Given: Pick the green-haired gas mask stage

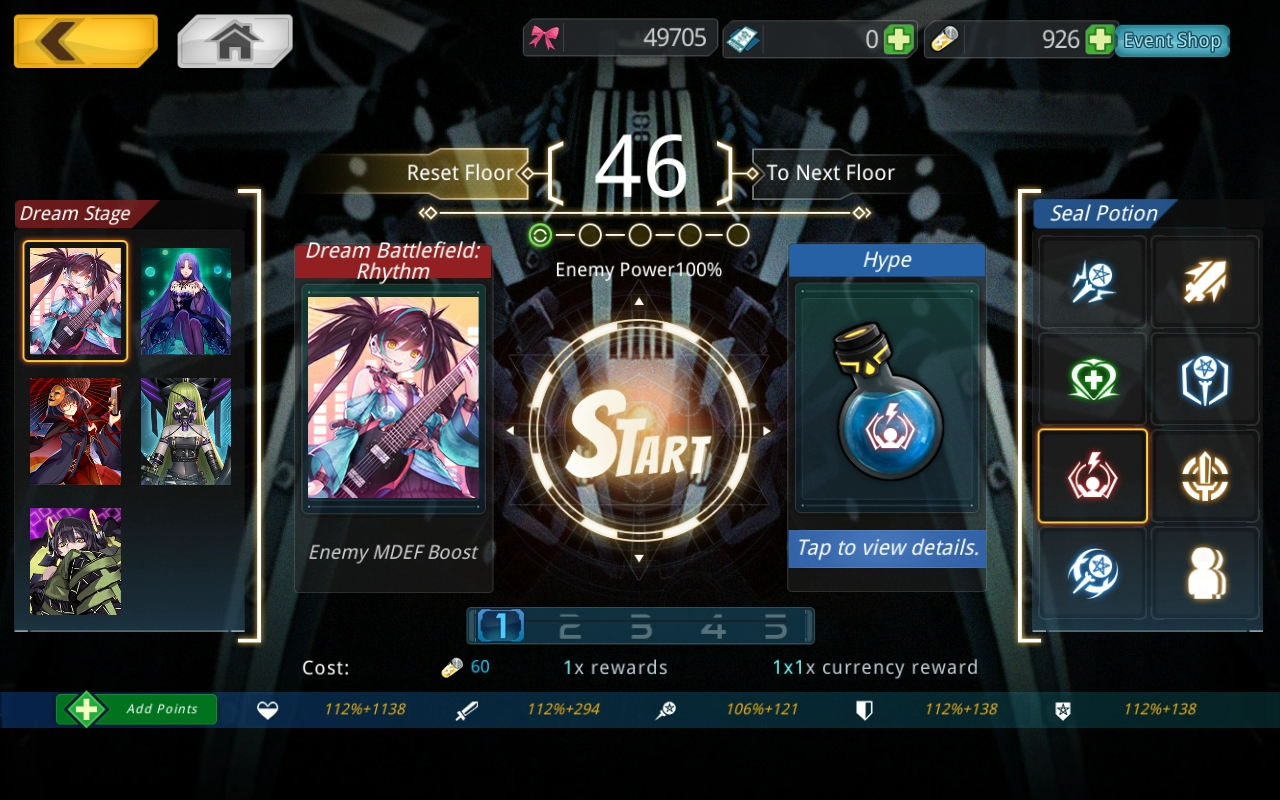Looking at the screenshot, I should [x=186, y=431].
